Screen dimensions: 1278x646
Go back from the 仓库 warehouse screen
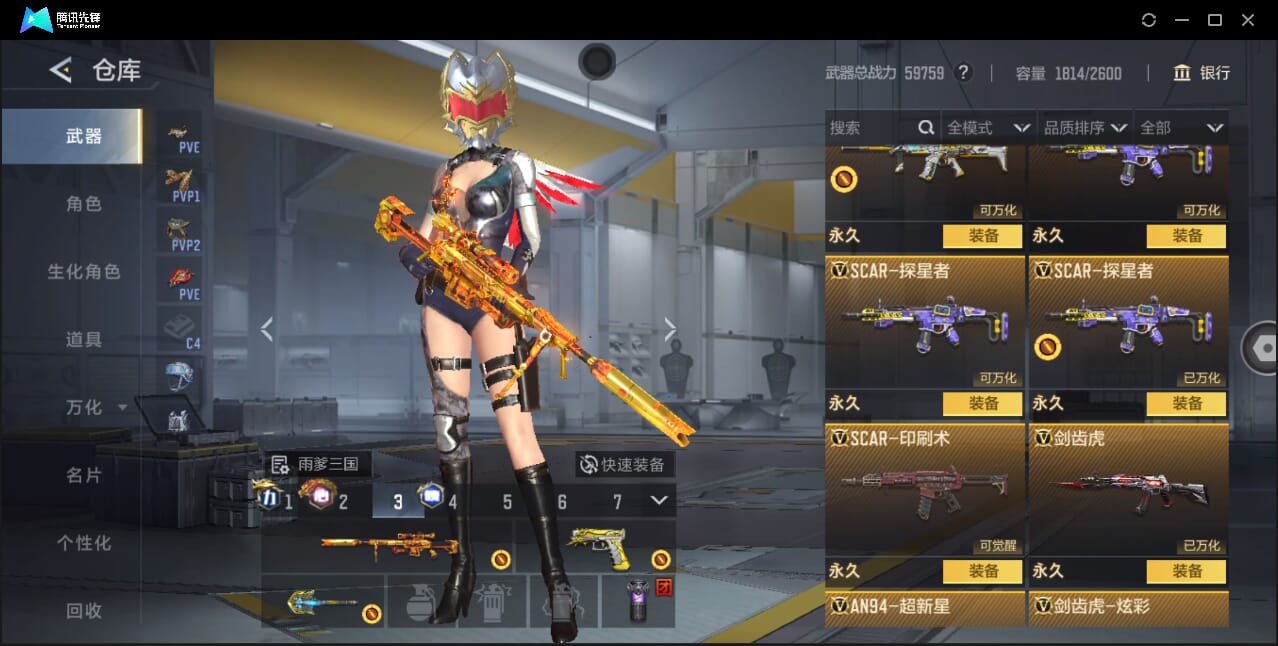coord(61,70)
